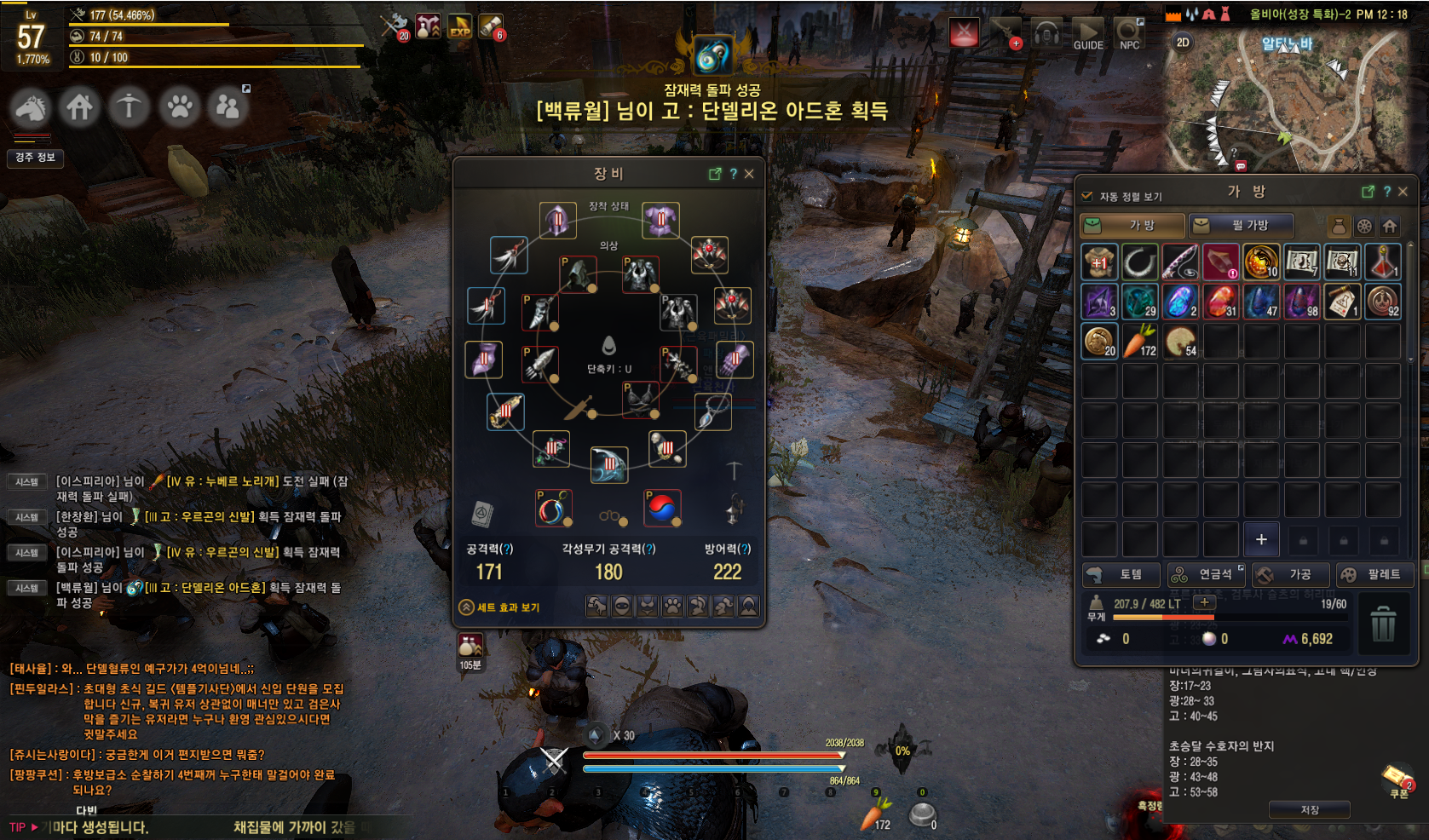This screenshot has width=1429, height=840.
Task: Toggle the 자동 정렬 보기 checkbox
Action: point(1087,196)
